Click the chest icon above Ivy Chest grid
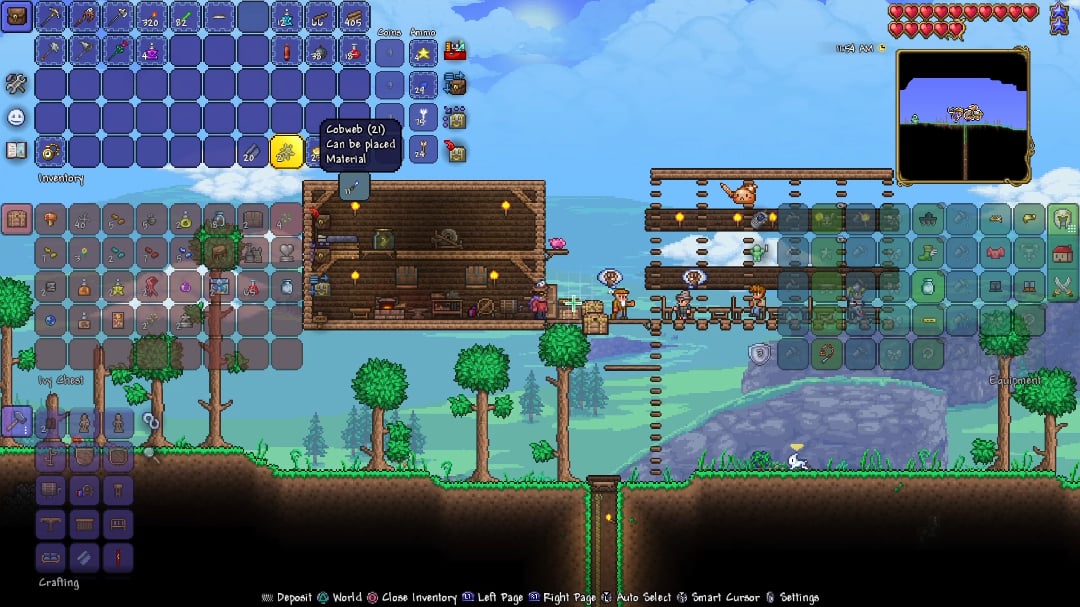 pos(16,219)
